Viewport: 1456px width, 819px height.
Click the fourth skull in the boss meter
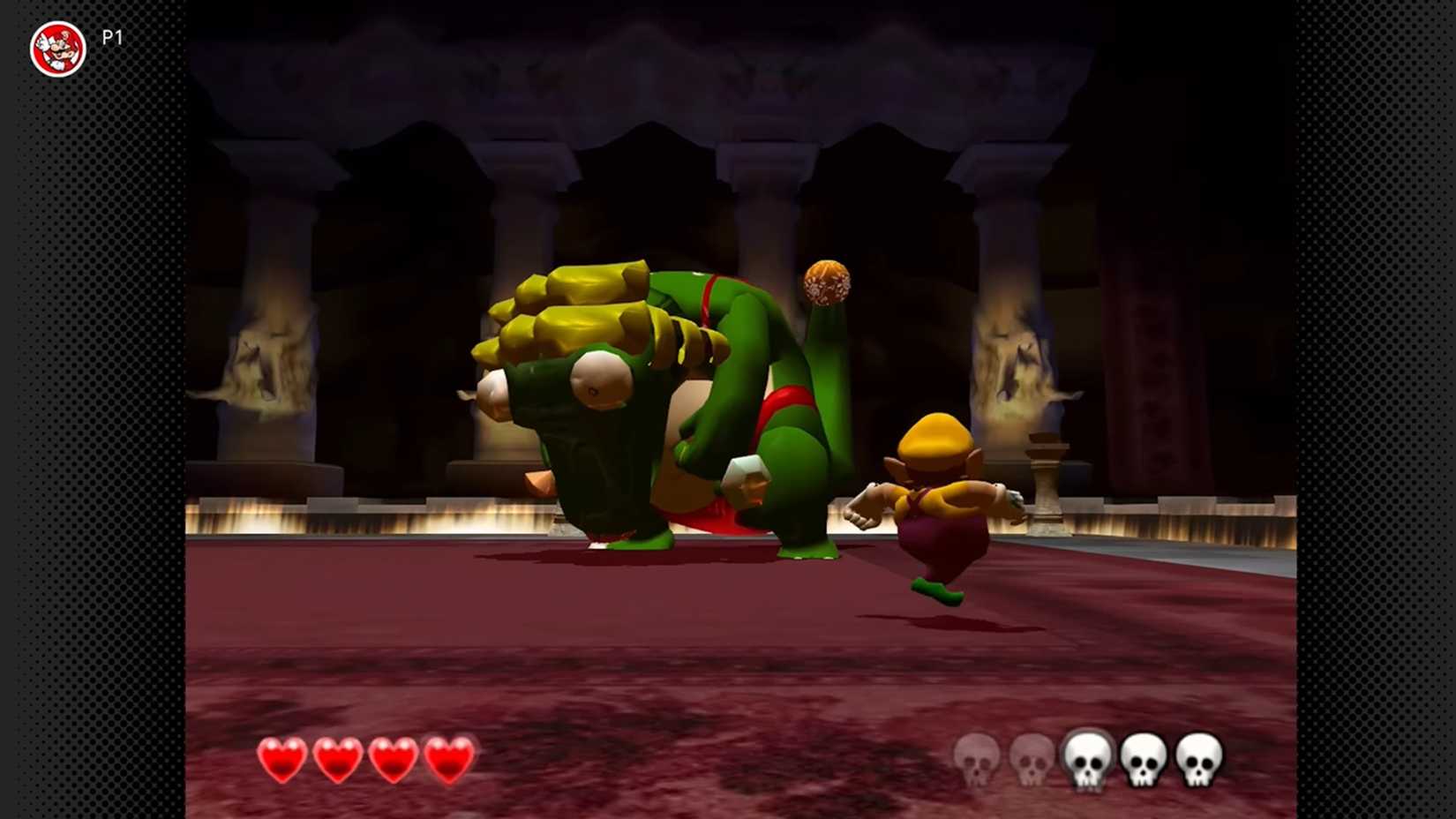(1144, 761)
